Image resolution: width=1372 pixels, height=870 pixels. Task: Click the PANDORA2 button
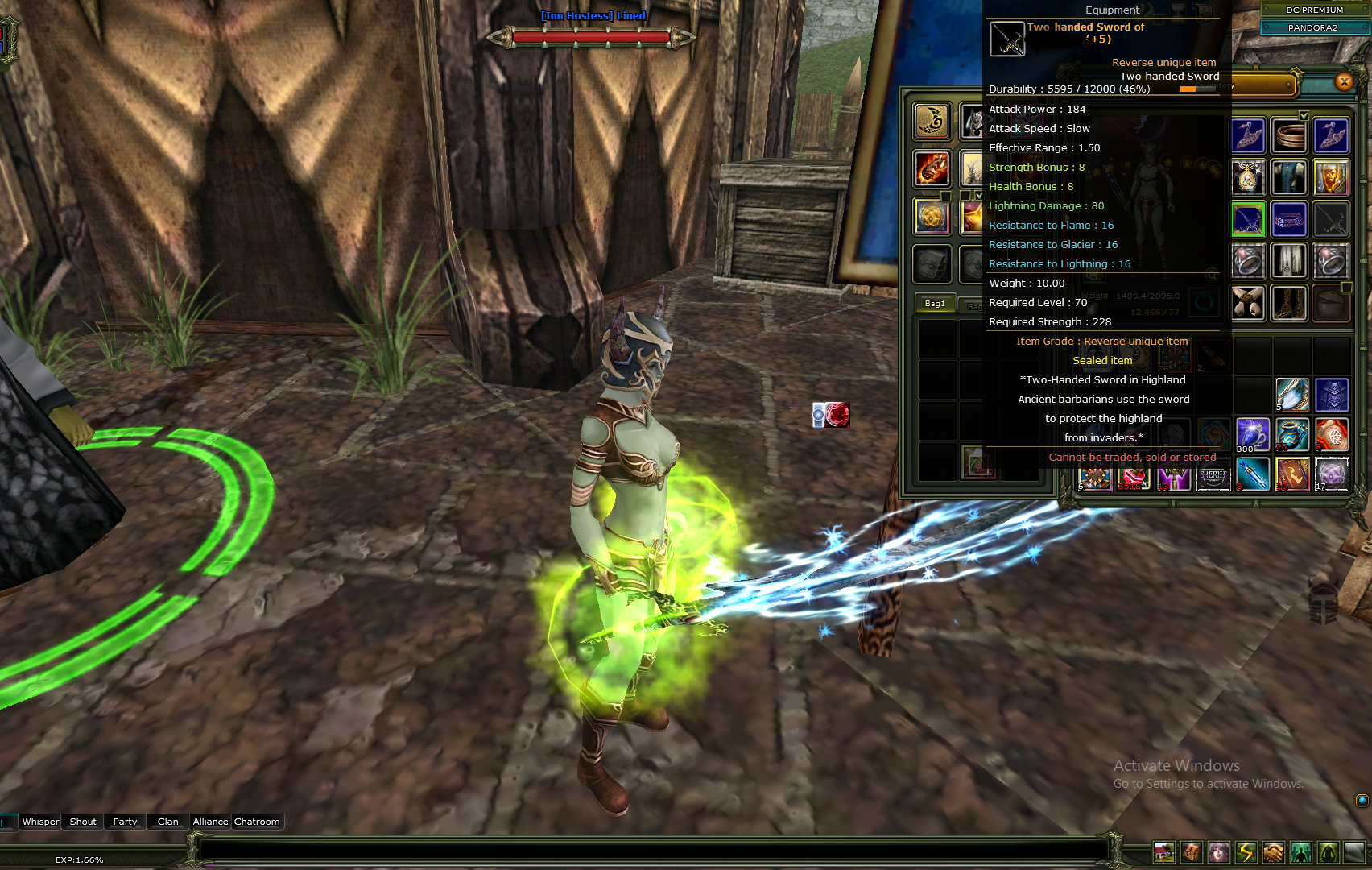[x=1313, y=27]
